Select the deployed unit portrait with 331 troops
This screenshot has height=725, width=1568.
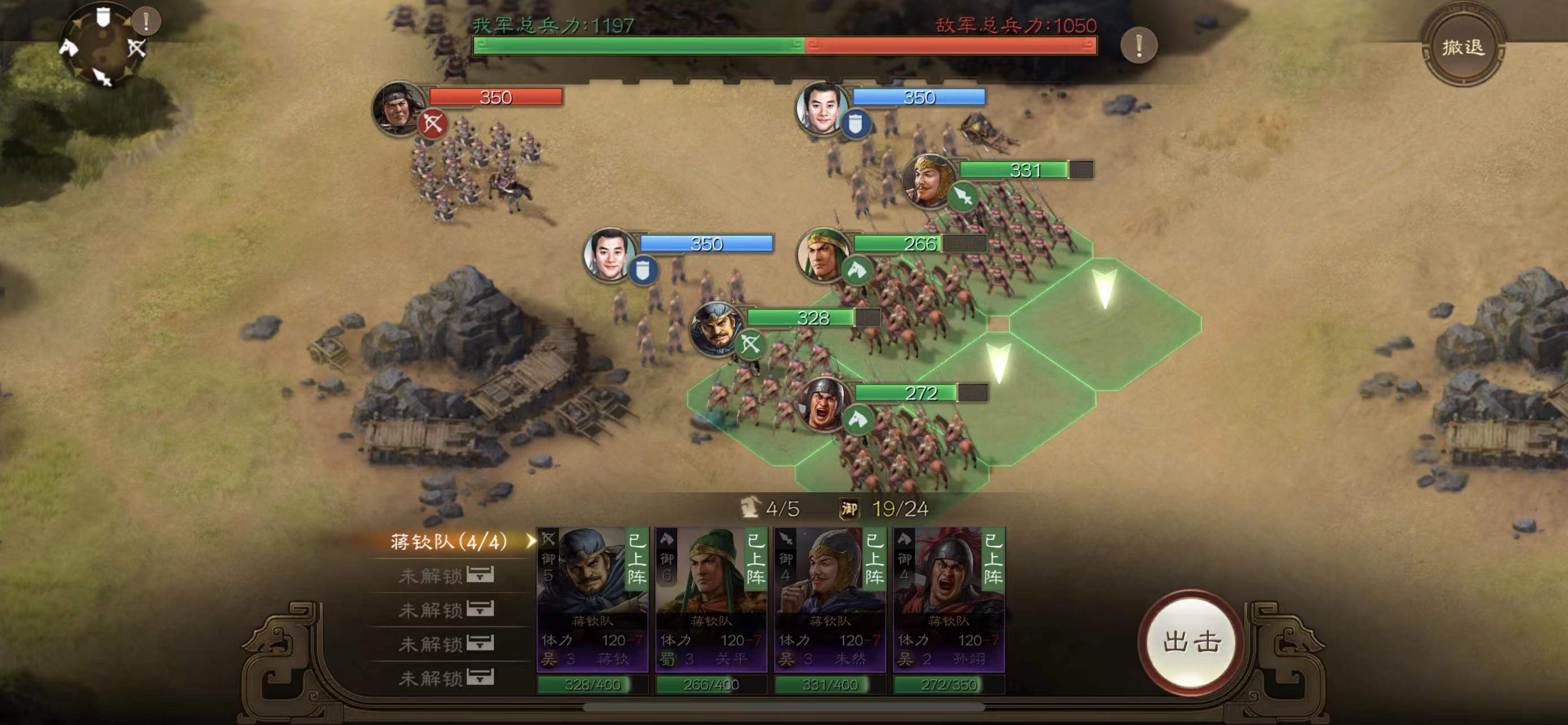pyautogui.click(x=927, y=180)
